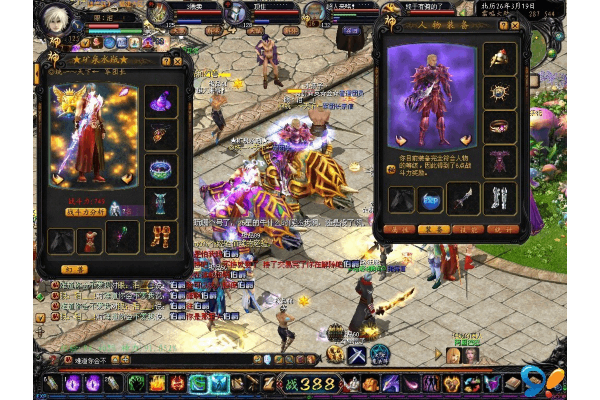Select the helmet slot in 人物装备
The image size is (600, 400).
499,57
